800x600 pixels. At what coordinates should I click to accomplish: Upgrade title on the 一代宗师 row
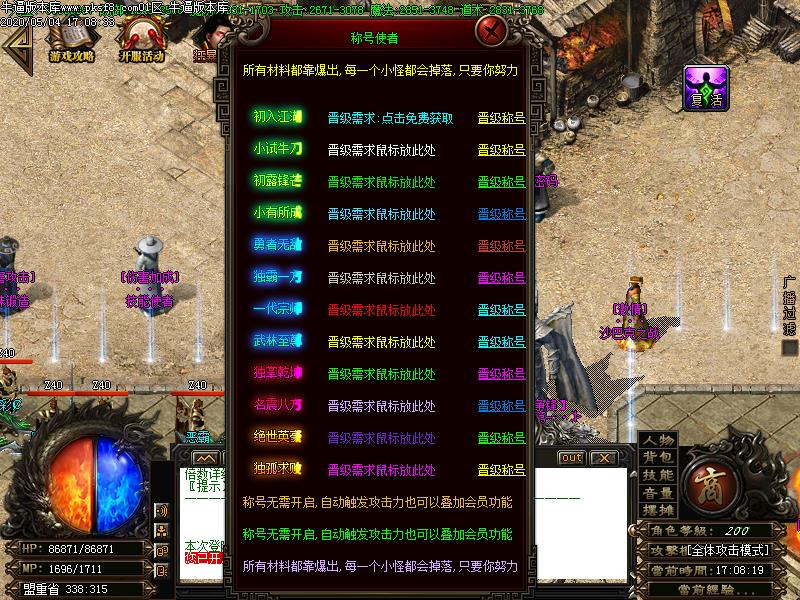[501, 310]
